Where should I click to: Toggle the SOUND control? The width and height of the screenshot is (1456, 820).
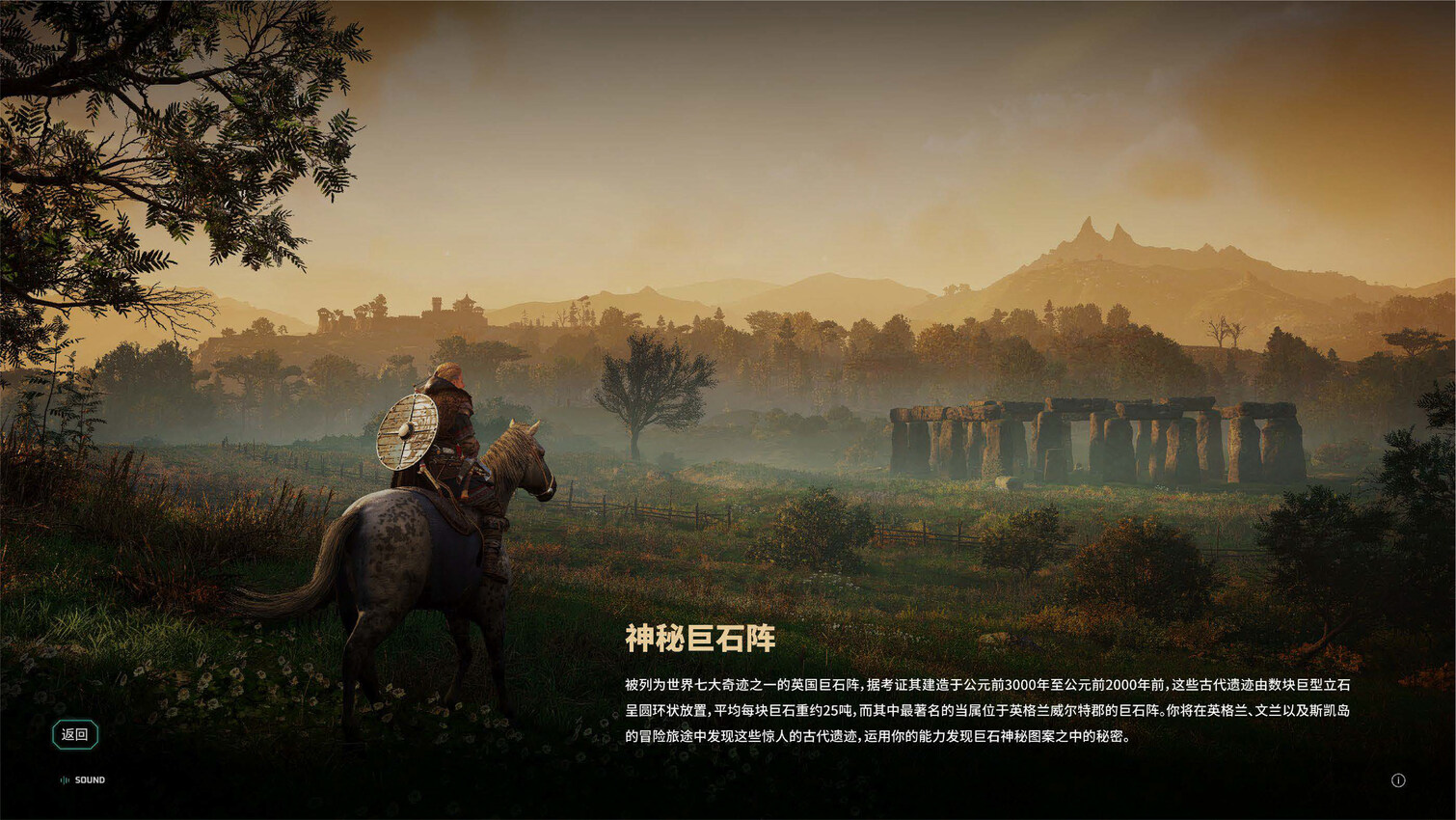(83, 779)
